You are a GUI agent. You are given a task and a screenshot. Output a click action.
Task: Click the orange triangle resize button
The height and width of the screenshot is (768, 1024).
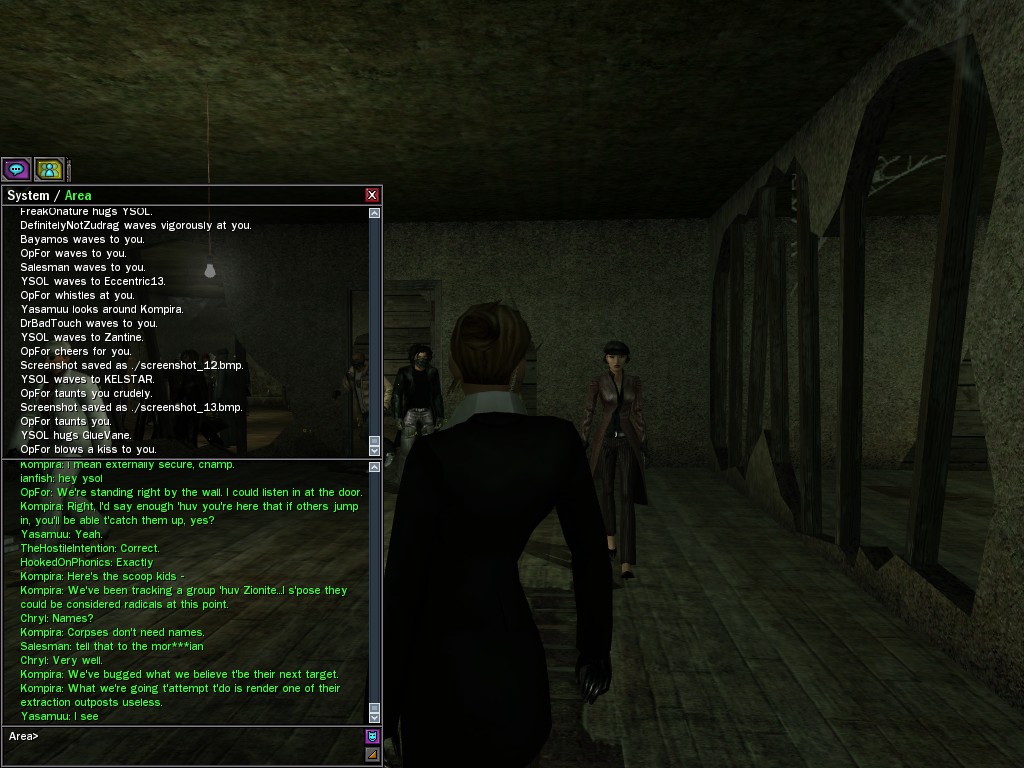click(x=373, y=754)
